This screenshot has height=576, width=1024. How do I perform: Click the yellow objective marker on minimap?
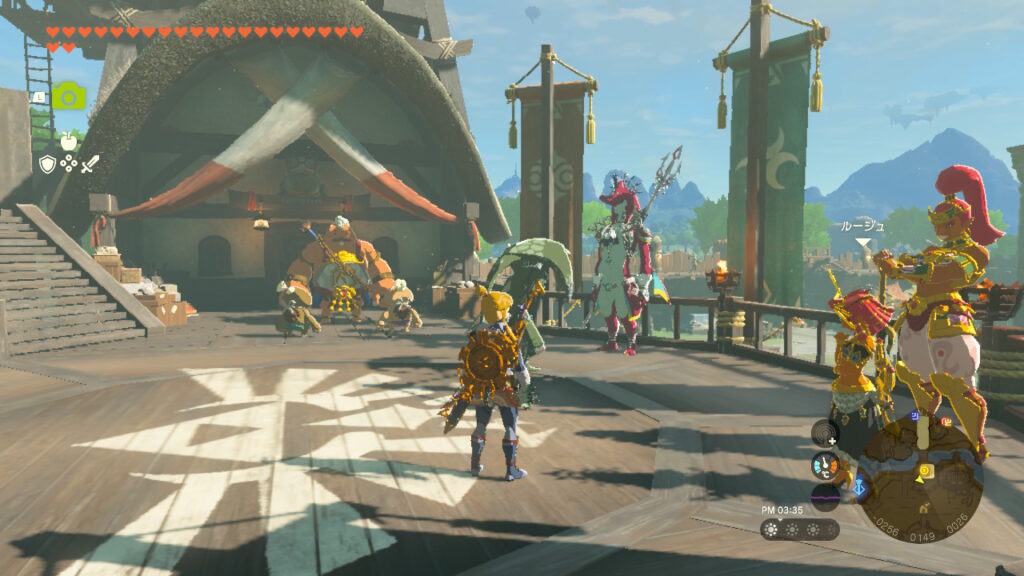[x=925, y=469]
